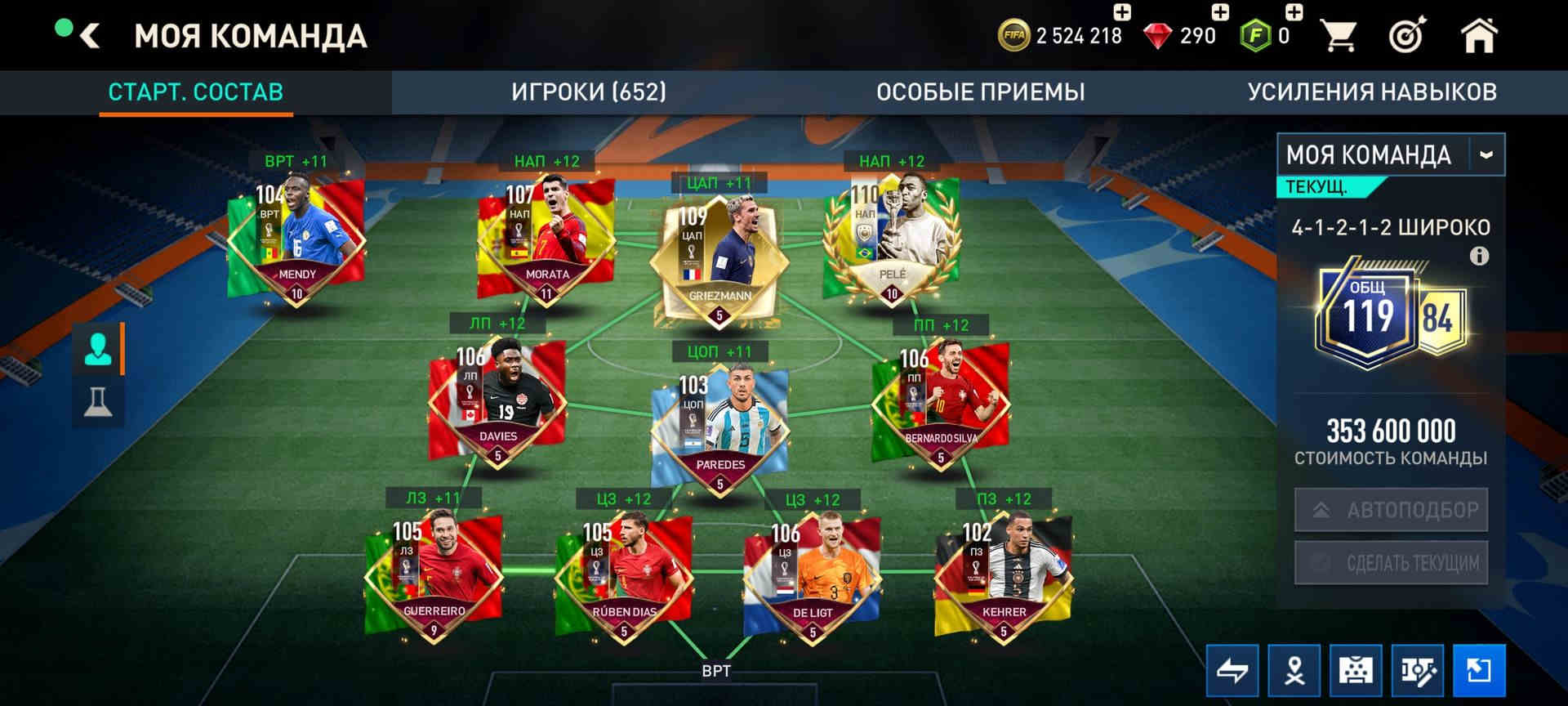Switch to the Игроки (652) tab
This screenshot has height=706, width=1568.
click(x=589, y=92)
